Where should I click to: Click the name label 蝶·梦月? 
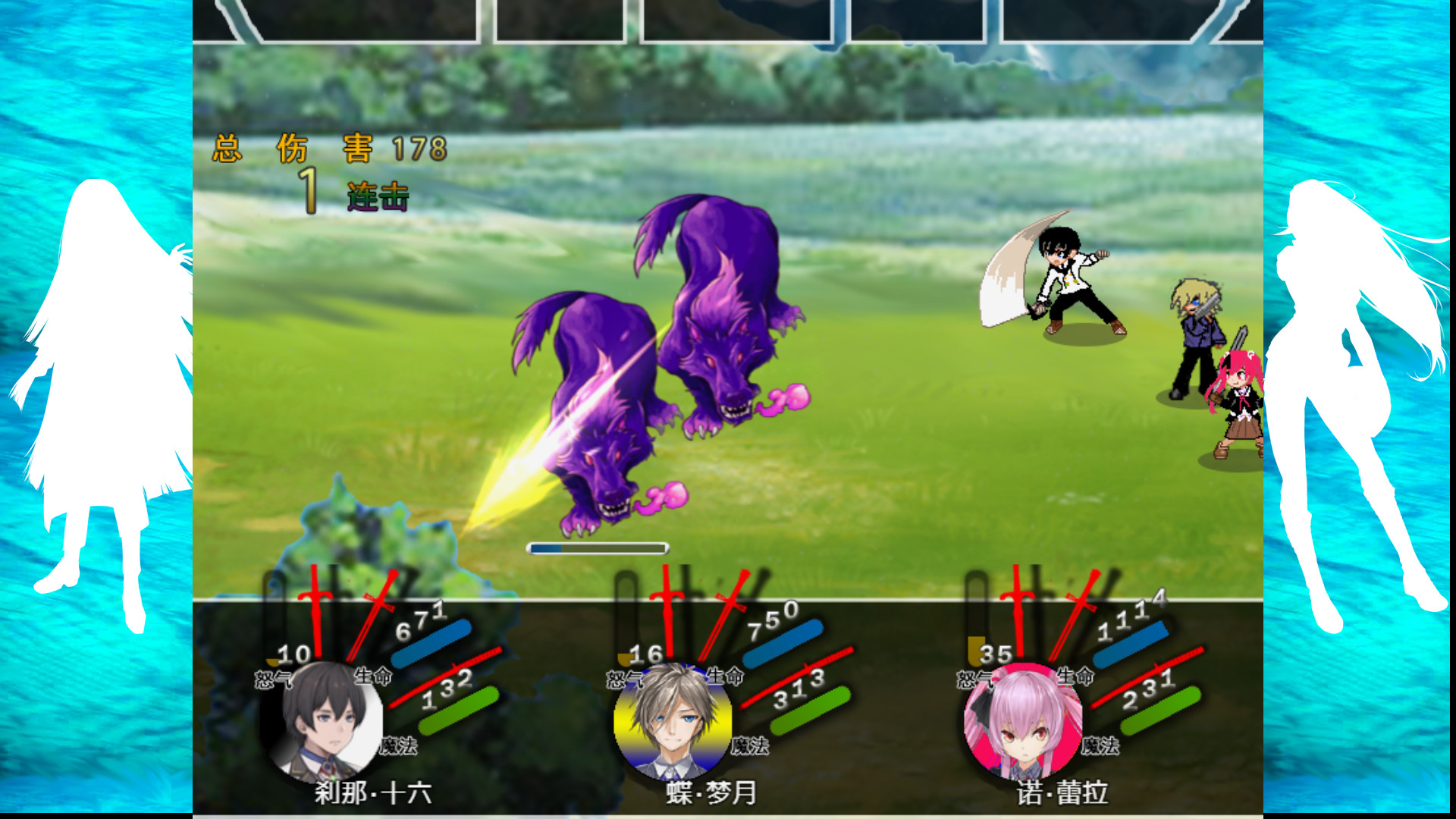click(x=710, y=793)
